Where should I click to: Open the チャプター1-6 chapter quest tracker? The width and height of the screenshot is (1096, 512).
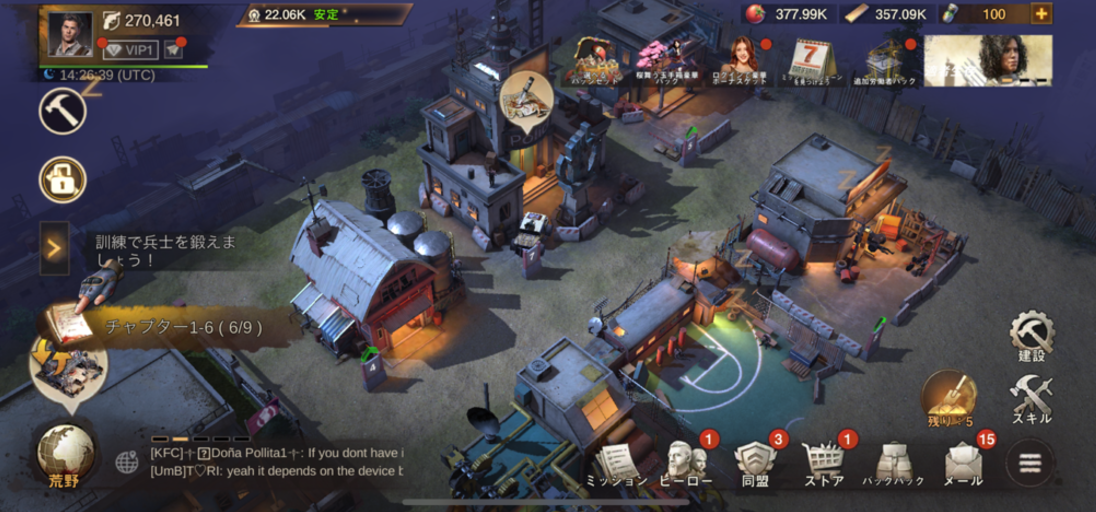(170, 326)
